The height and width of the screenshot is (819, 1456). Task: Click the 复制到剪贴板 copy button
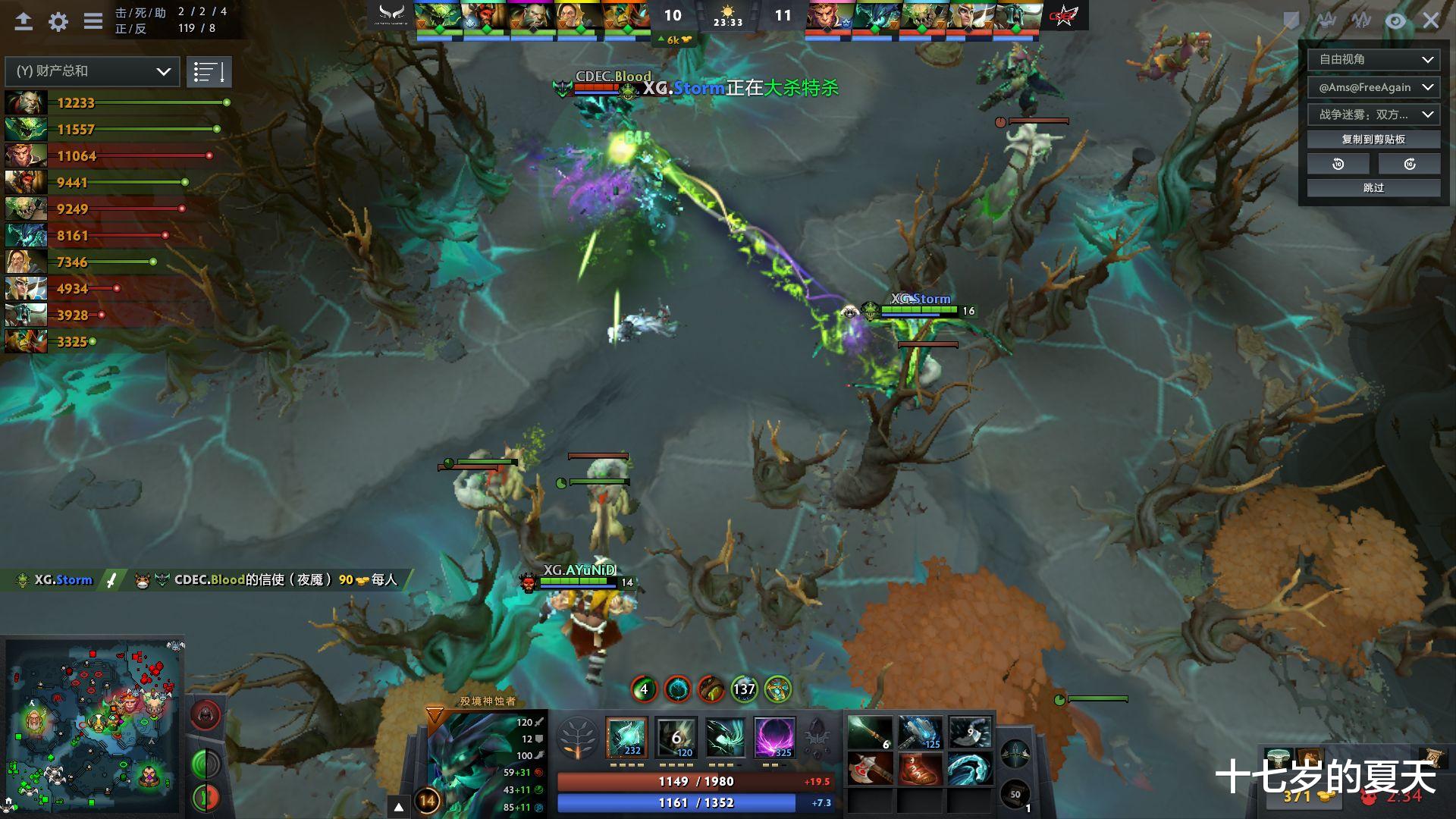pyautogui.click(x=1373, y=139)
